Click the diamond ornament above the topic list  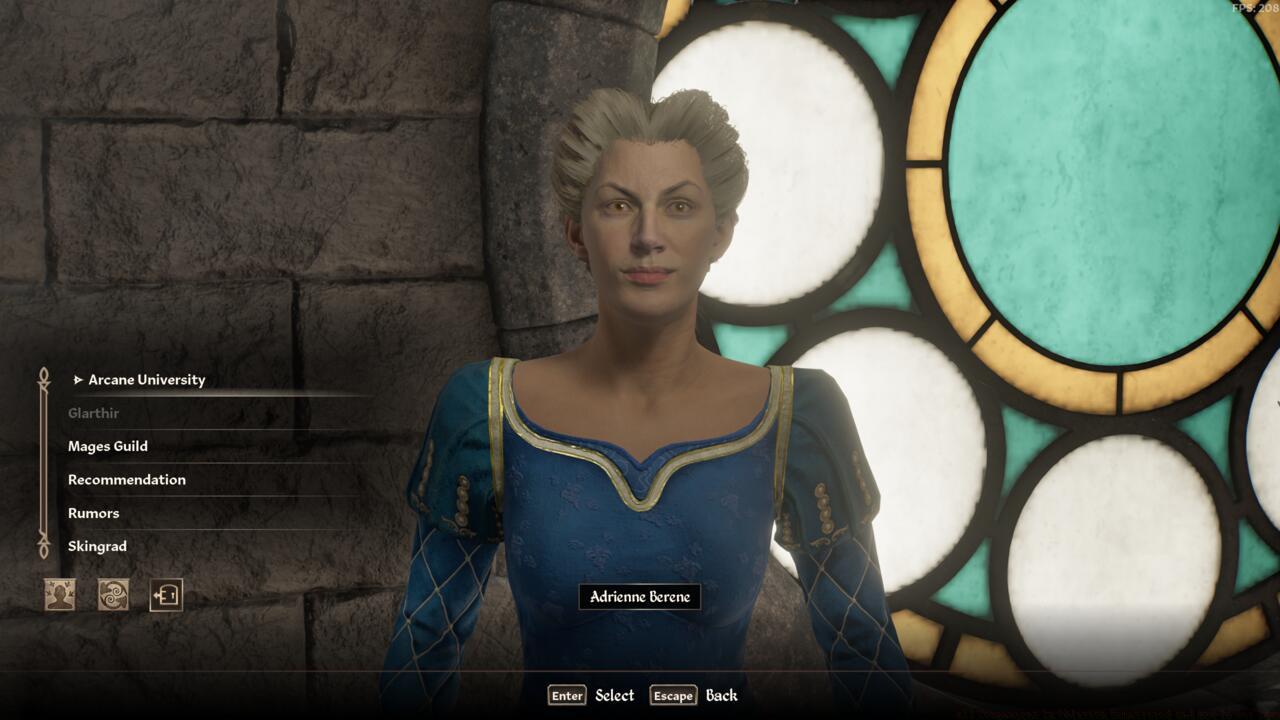tap(42, 372)
